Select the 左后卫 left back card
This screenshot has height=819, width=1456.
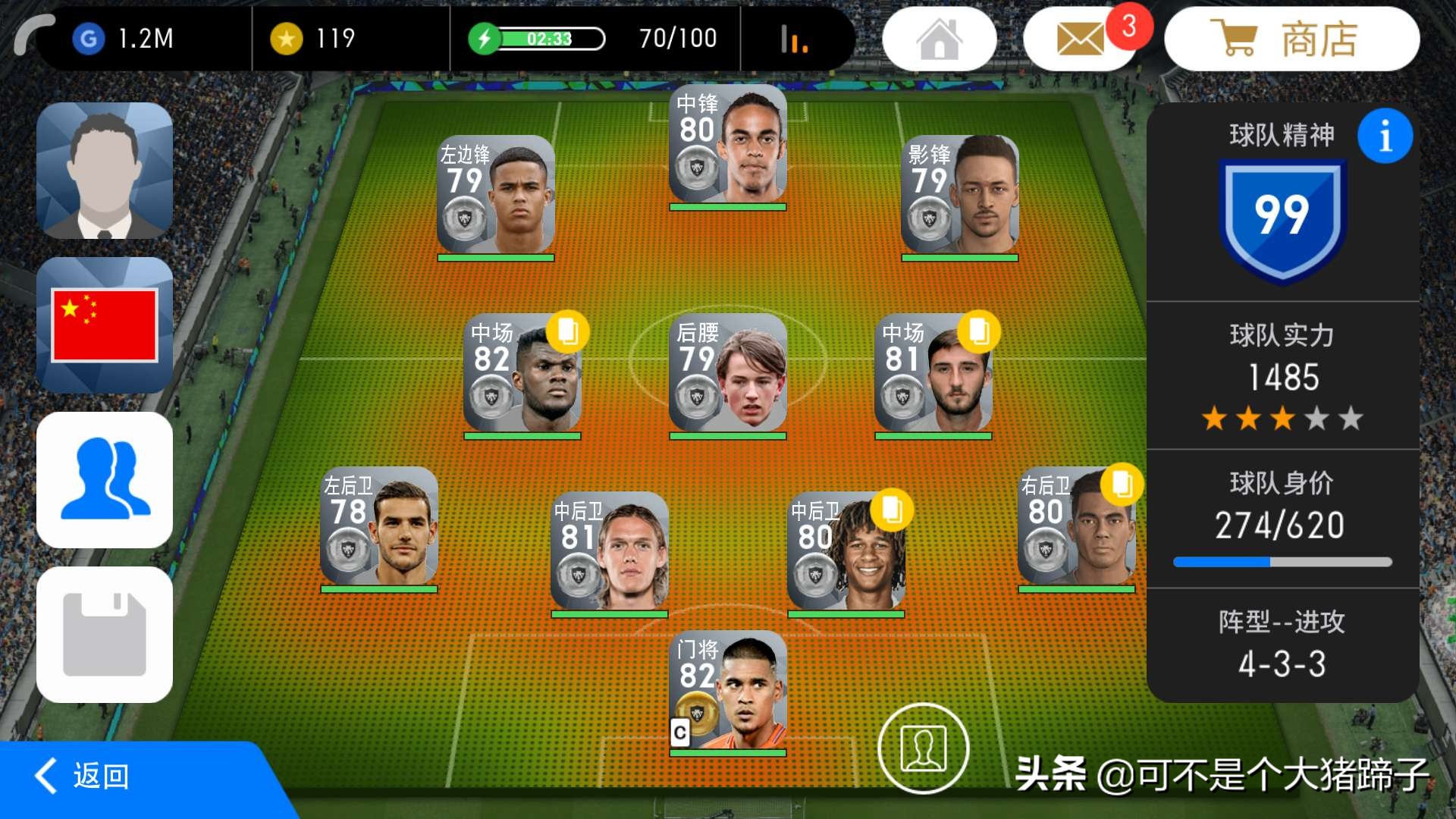click(x=379, y=527)
